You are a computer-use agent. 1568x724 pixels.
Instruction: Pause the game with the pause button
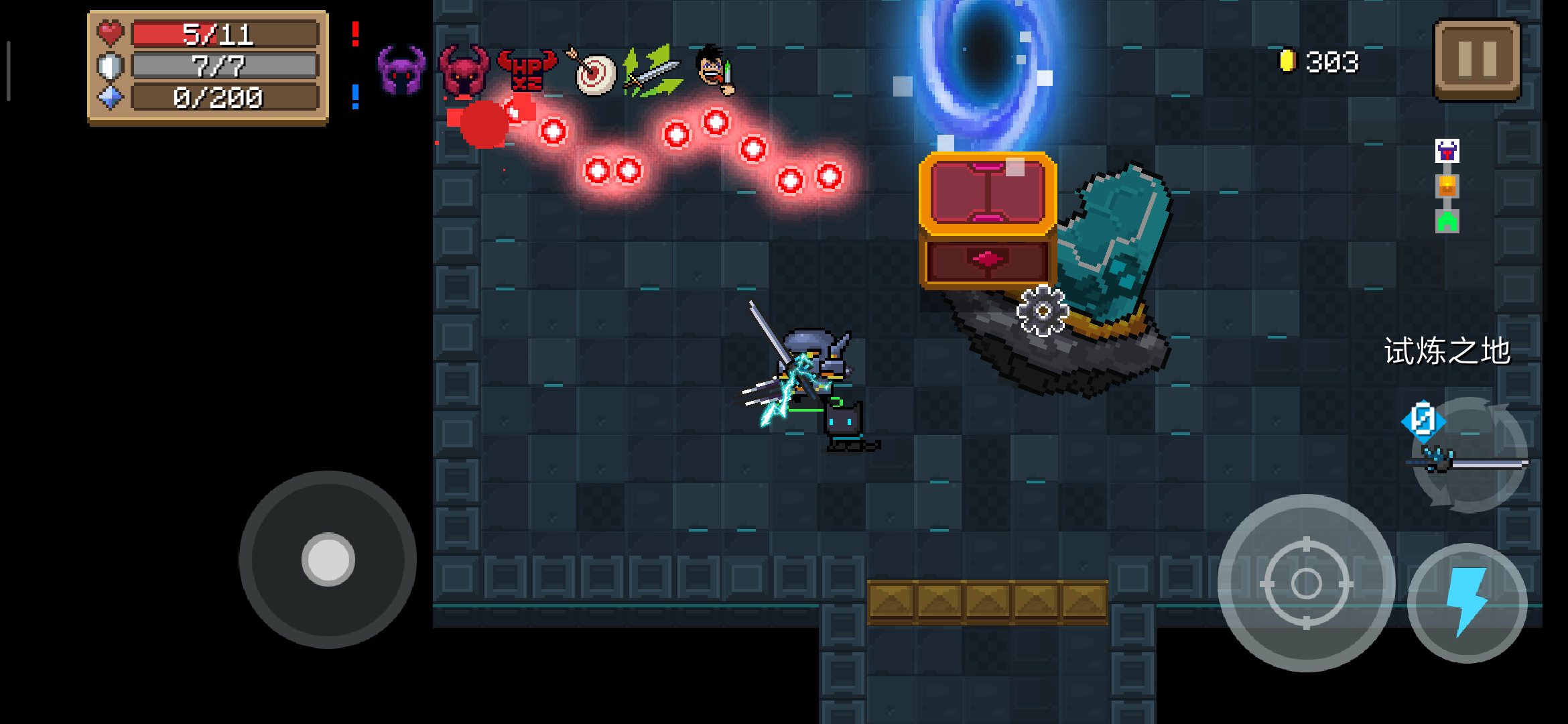pos(1477,59)
